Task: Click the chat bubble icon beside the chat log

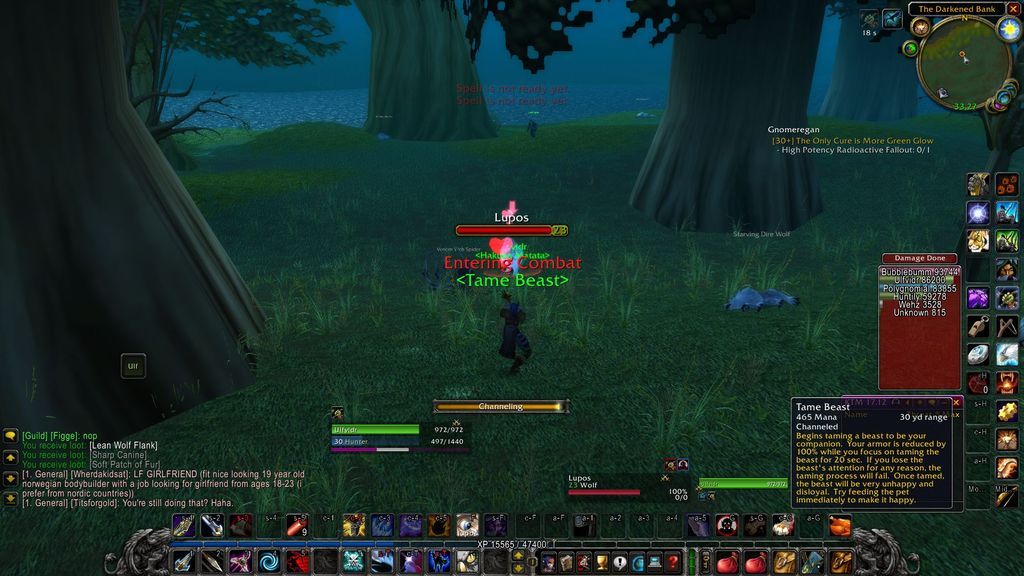Action: pos(10,436)
